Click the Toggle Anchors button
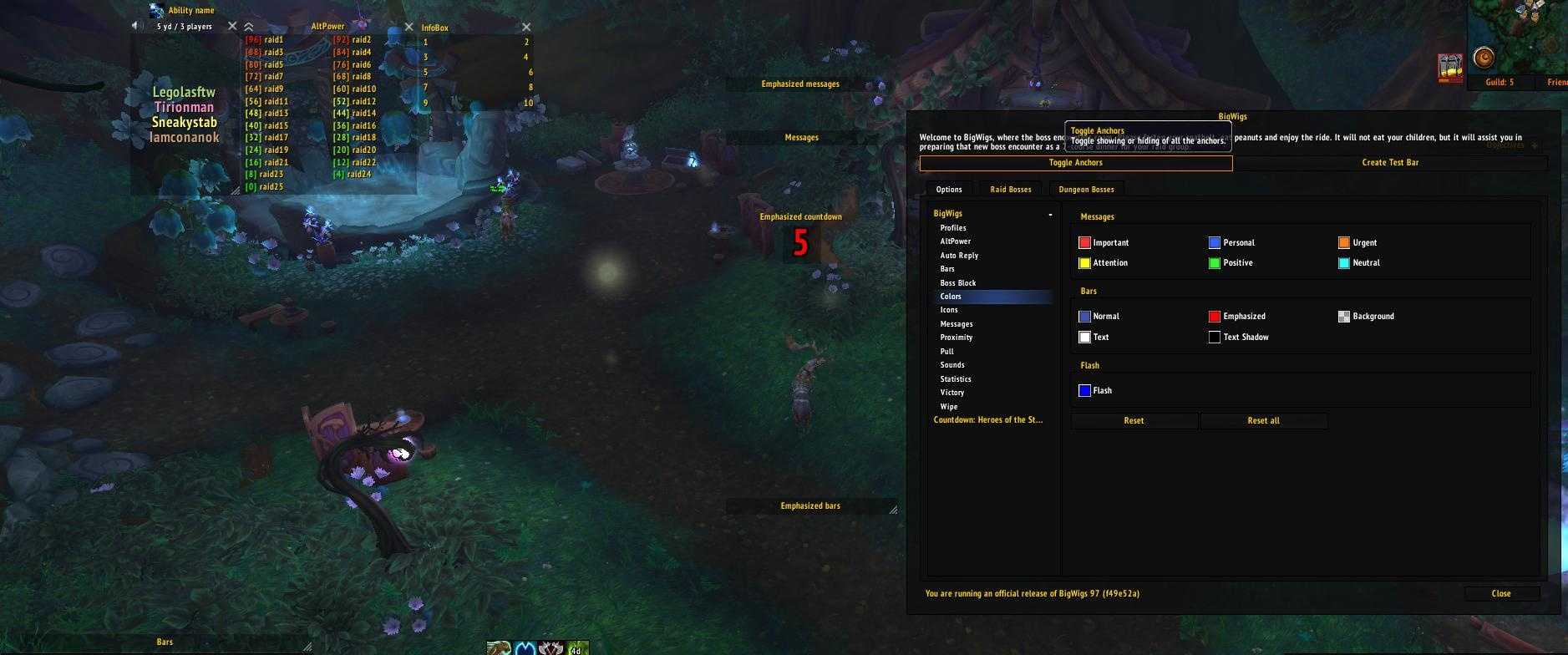 (x=1075, y=163)
